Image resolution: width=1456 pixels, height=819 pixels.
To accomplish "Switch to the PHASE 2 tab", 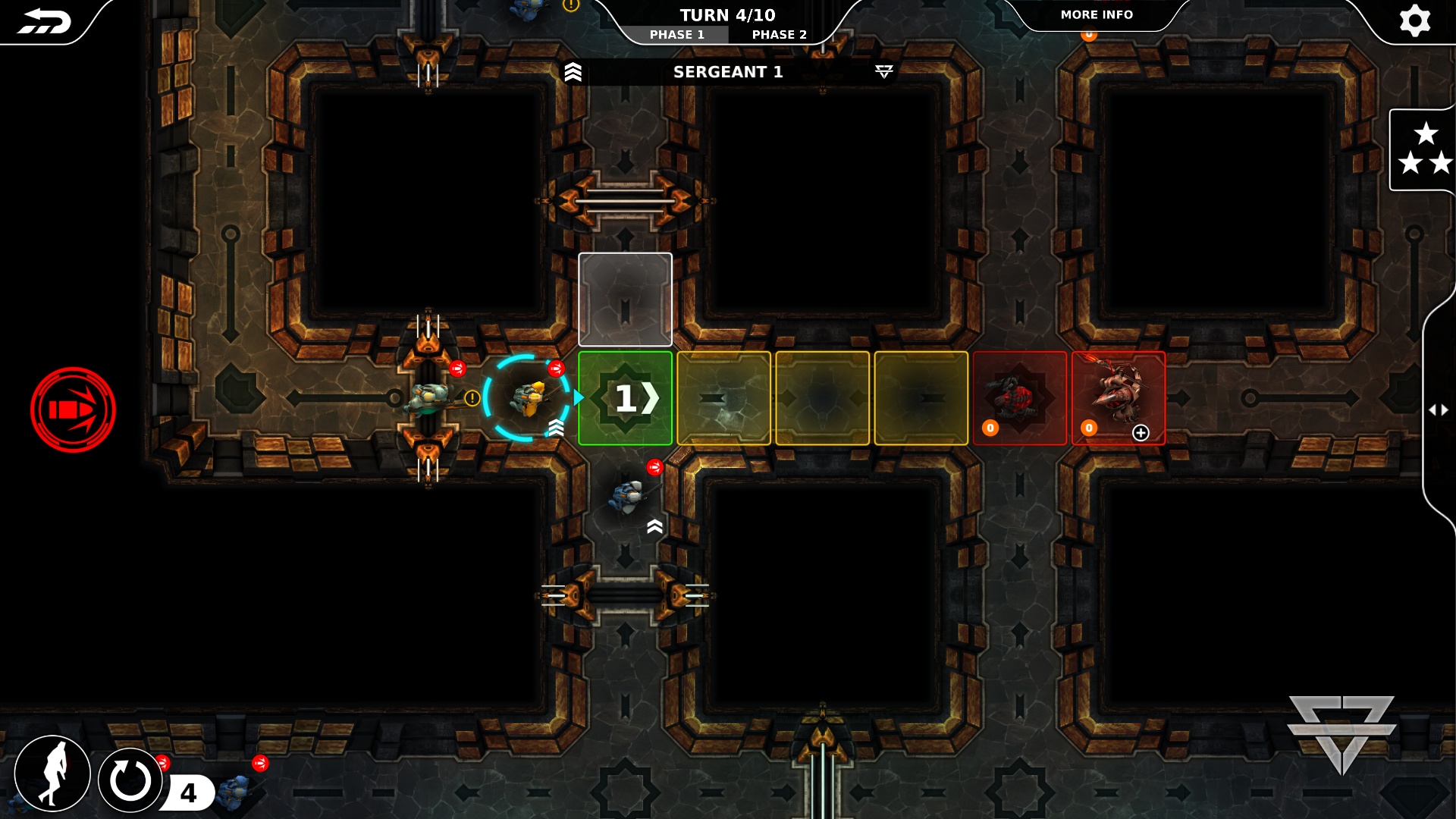I will 778,34.
